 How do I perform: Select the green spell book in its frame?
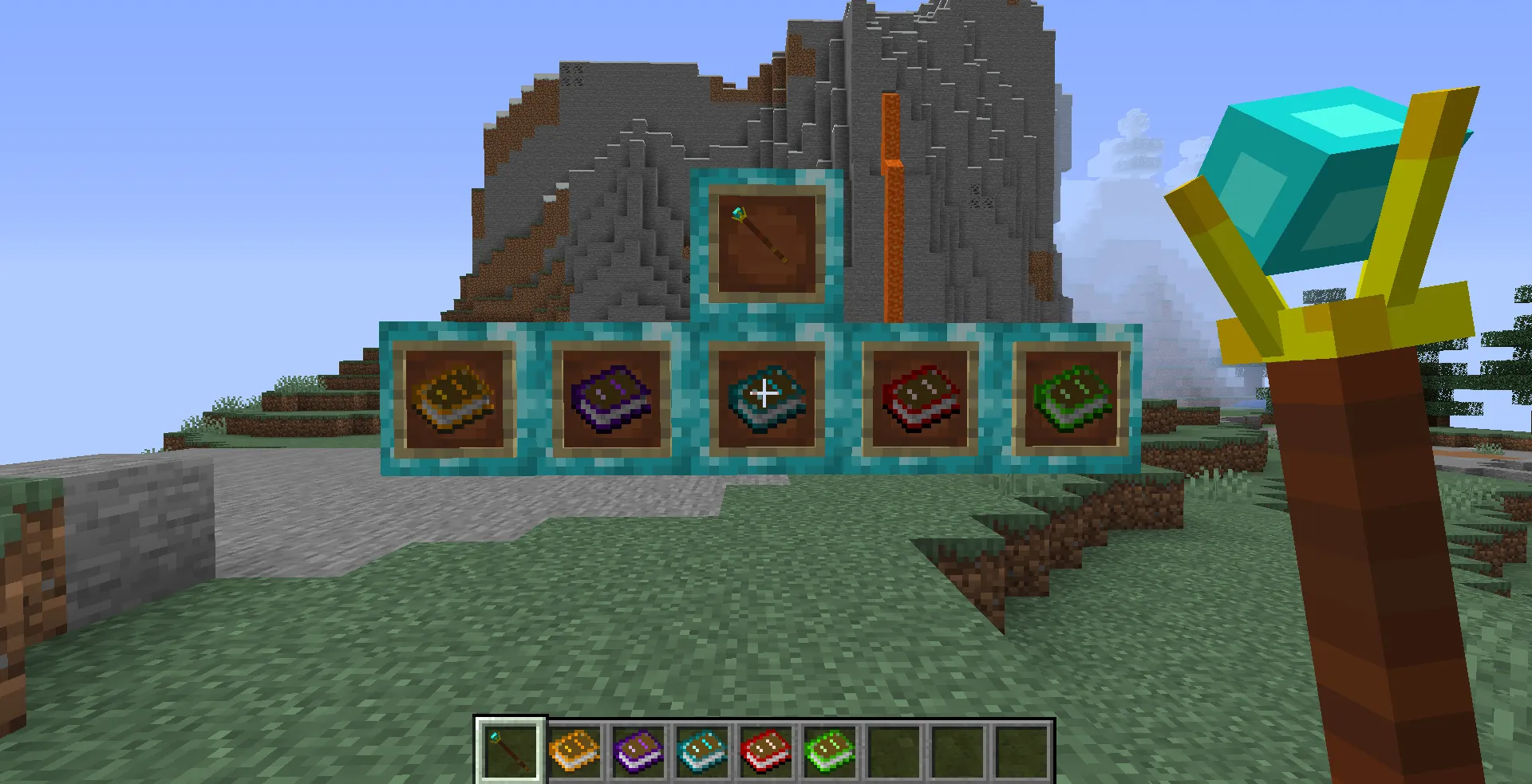1073,396
